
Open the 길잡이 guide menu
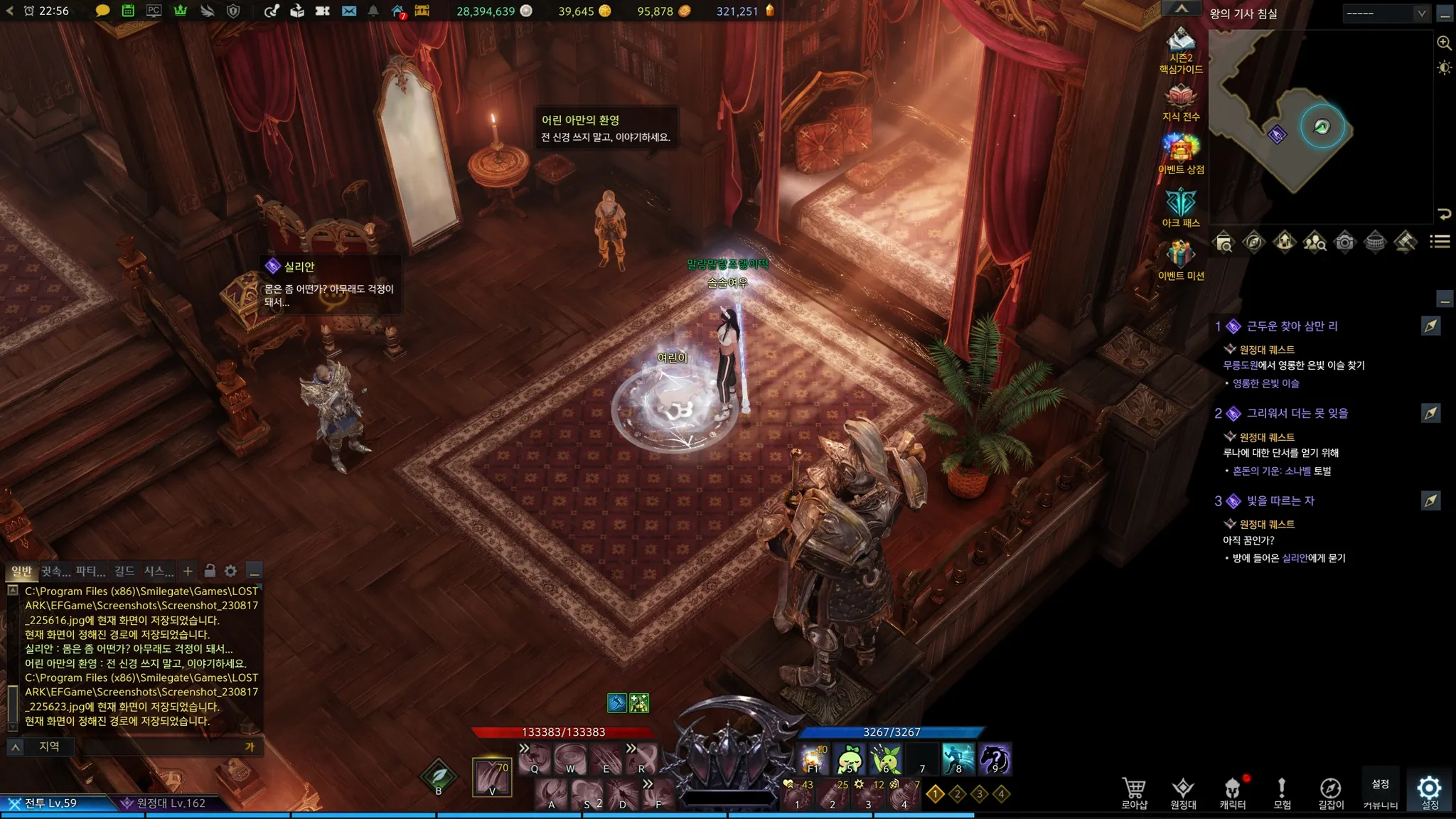pos(1331,792)
